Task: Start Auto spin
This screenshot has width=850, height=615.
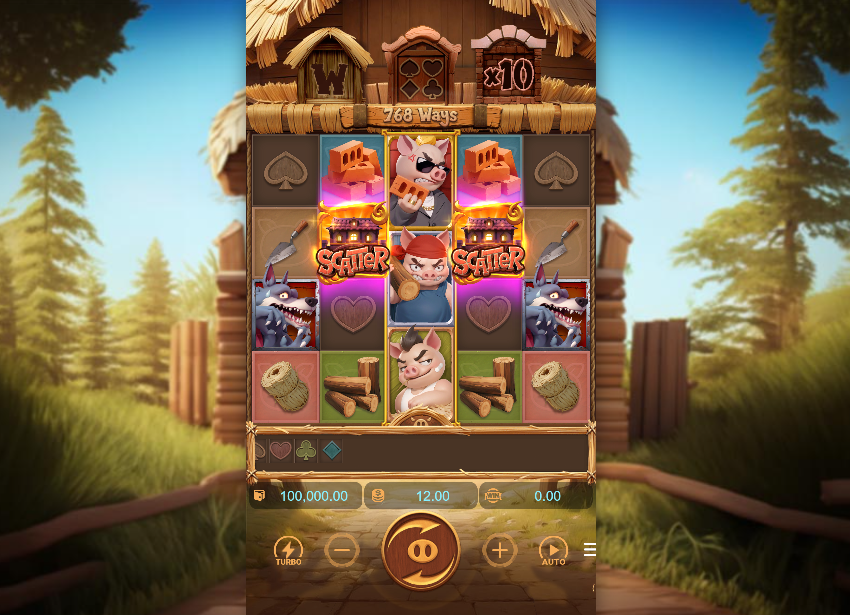Action: 553,550
